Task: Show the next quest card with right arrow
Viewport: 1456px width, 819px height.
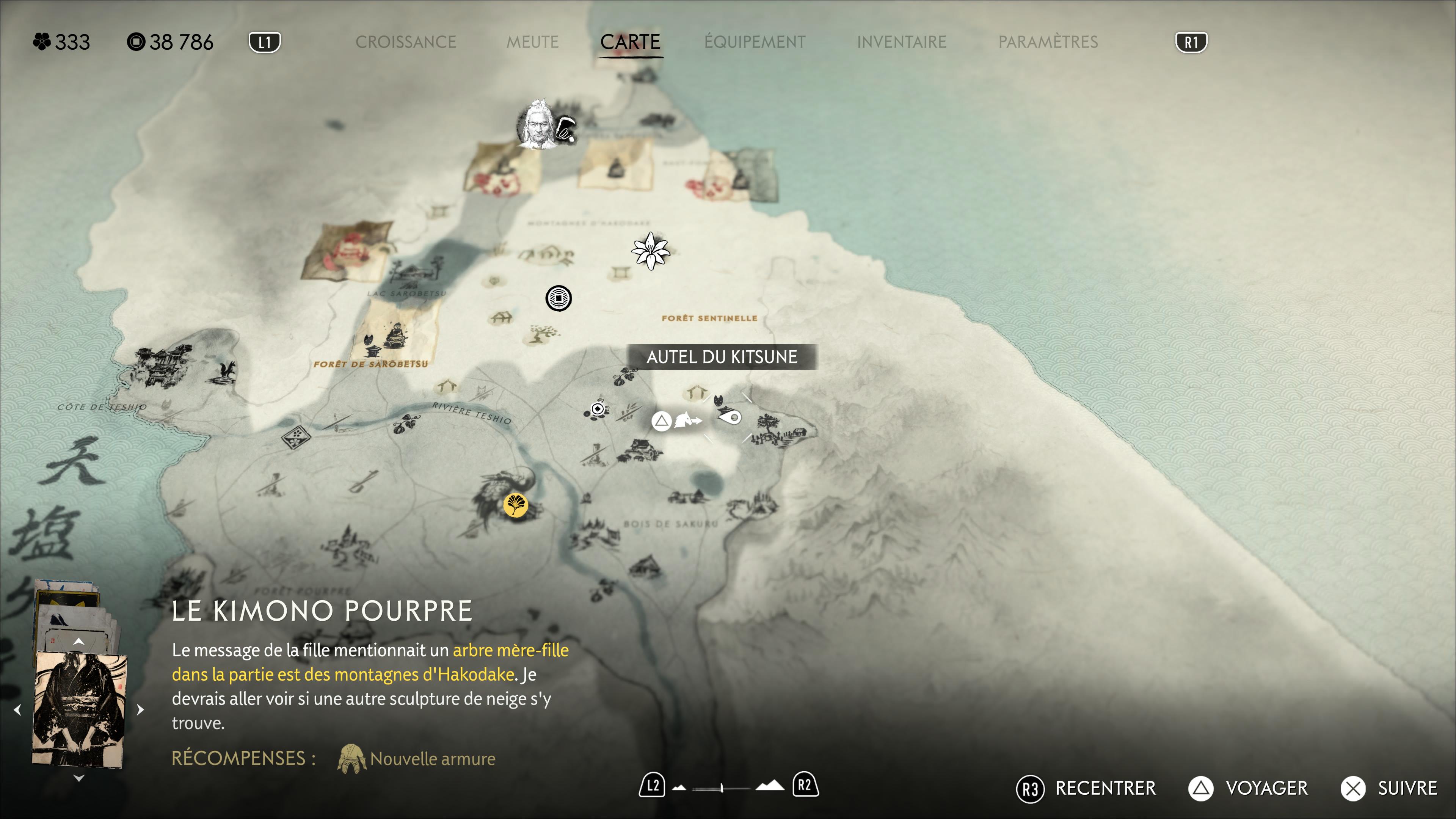Action: pos(141,709)
